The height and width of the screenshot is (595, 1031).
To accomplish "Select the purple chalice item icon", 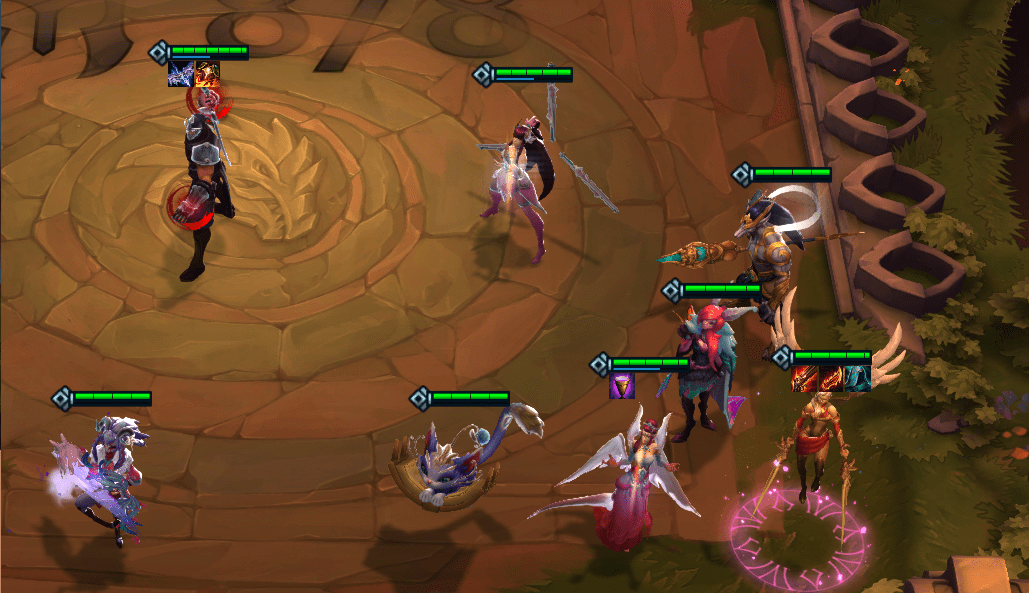I will [623, 386].
